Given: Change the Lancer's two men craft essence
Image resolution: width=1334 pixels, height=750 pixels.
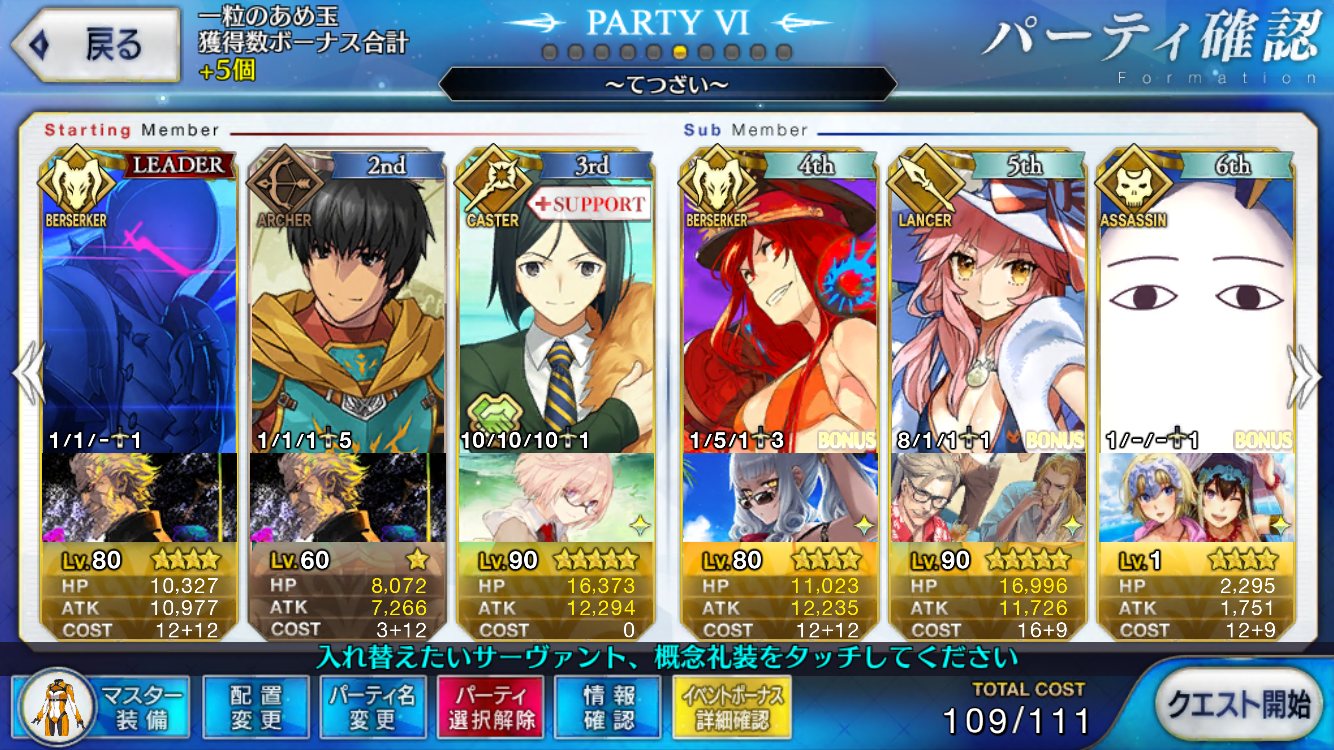Looking at the screenshot, I should click(988, 497).
